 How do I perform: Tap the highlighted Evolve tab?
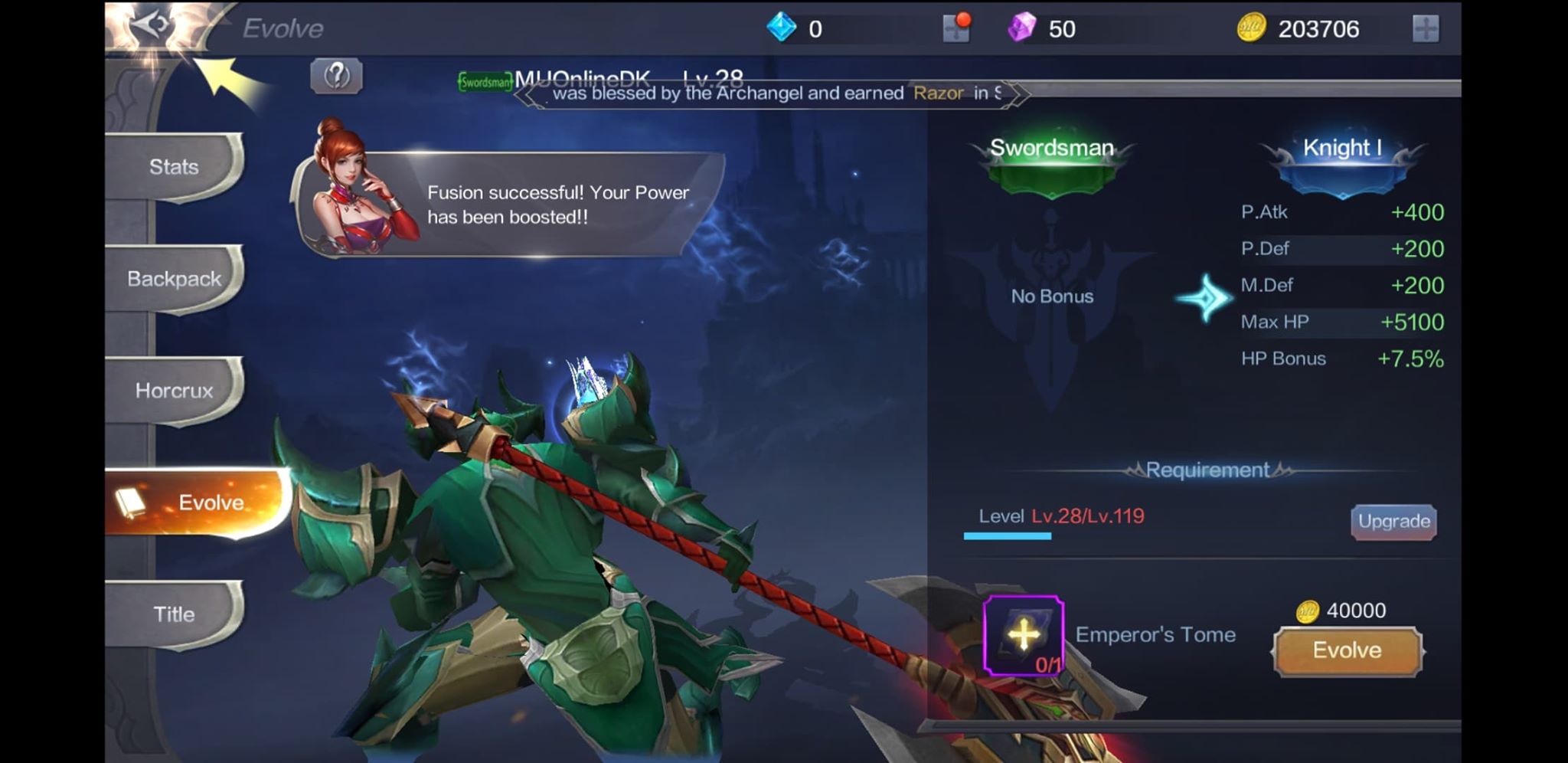click(212, 503)
